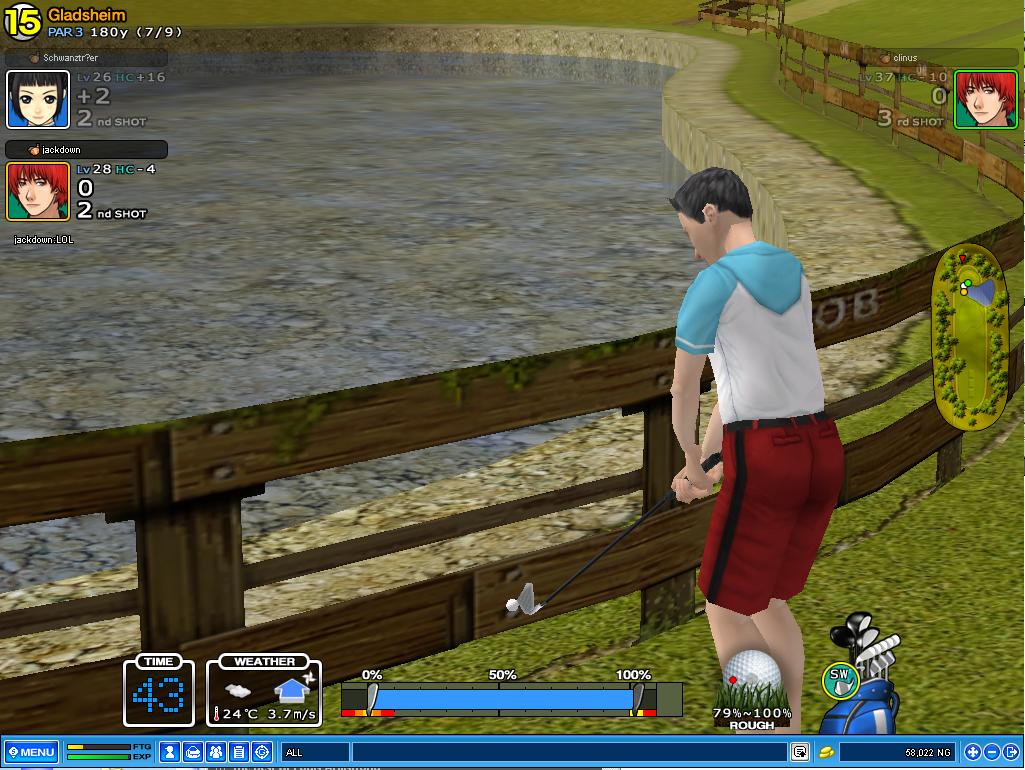Open the single-person profile icon
The height and width of the screenshot is (770, 1025).
point(171,752)
